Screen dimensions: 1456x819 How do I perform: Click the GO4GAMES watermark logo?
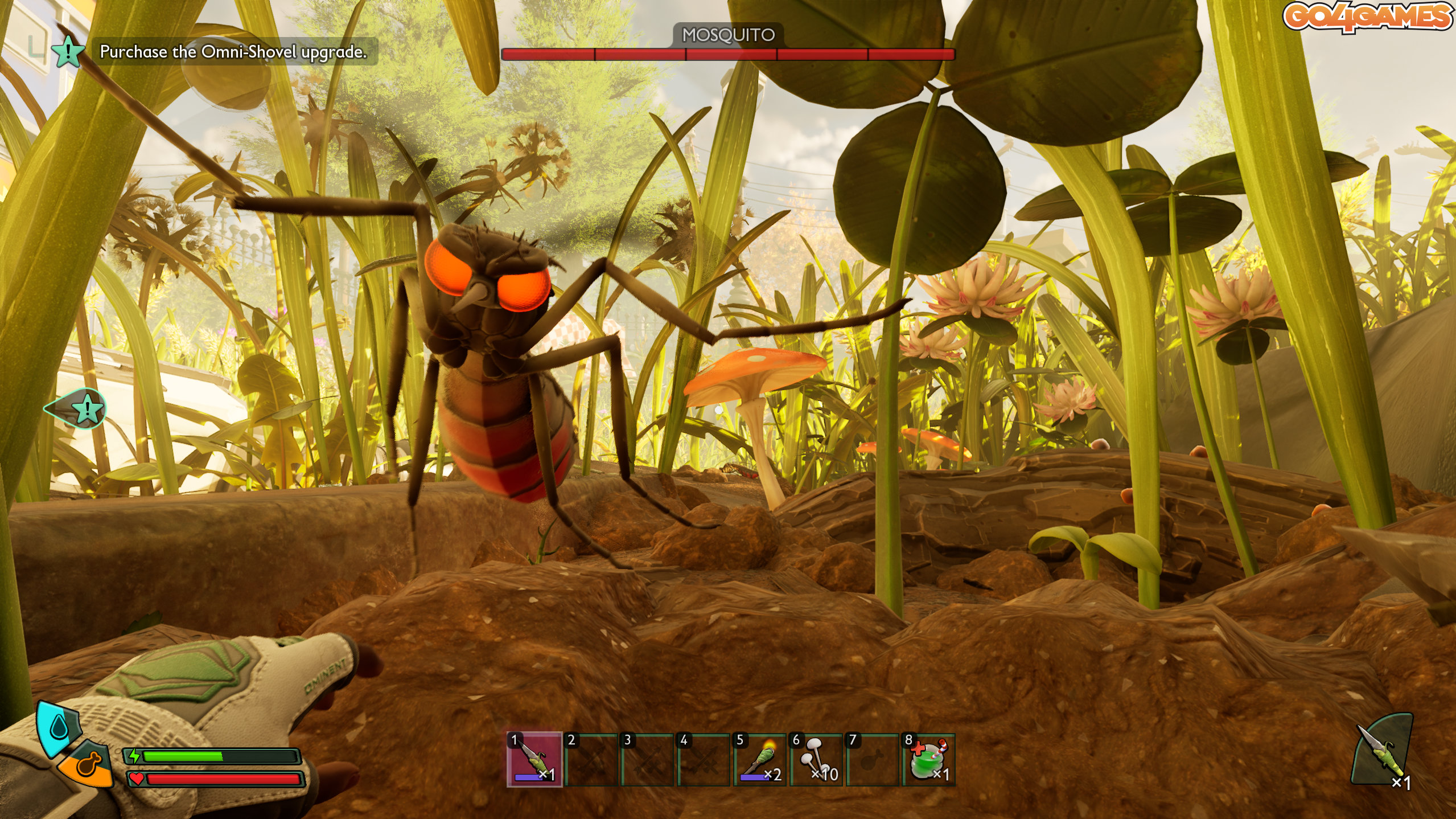tap(1367, 17)
